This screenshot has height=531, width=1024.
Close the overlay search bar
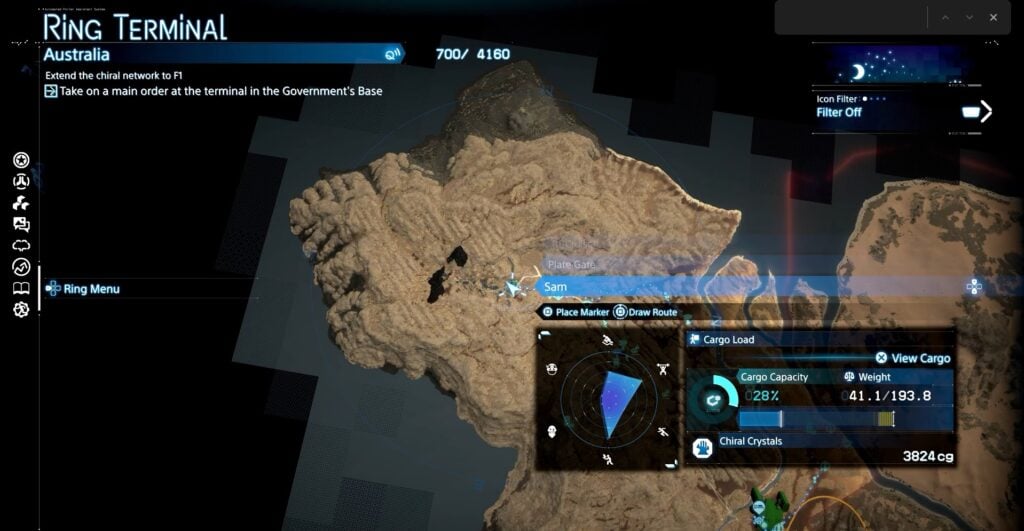click(x=993, y=17)
